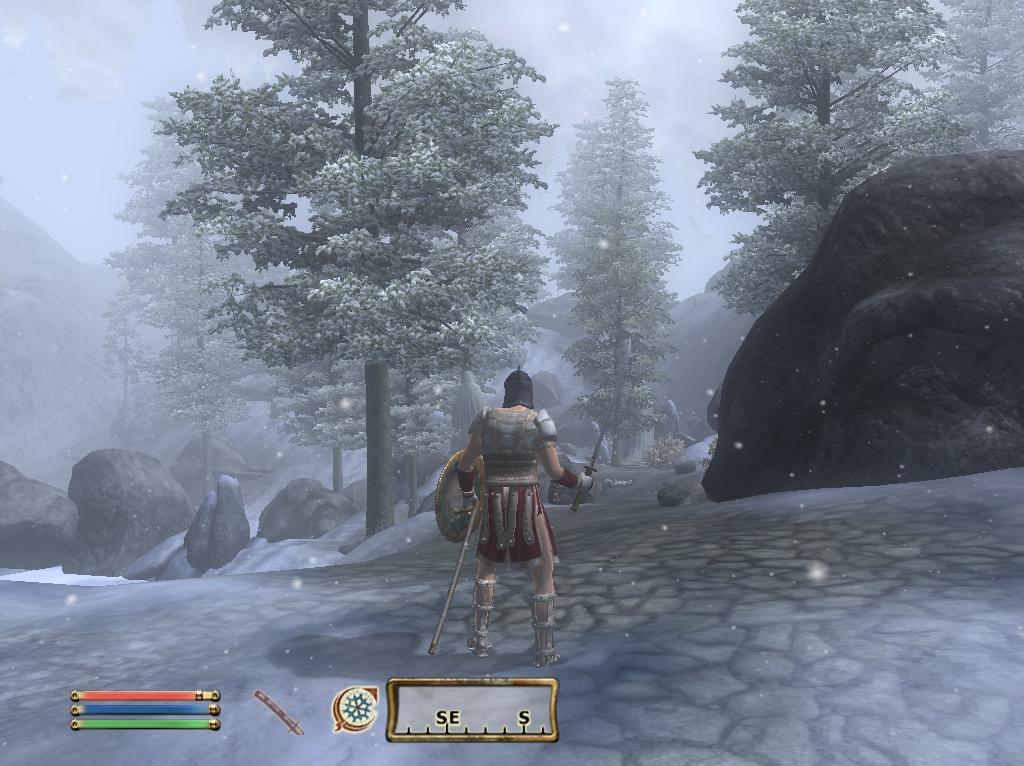1024x766 pixels.
Task: Click the equipped sword weapon icon
Action: coord(278,711)
